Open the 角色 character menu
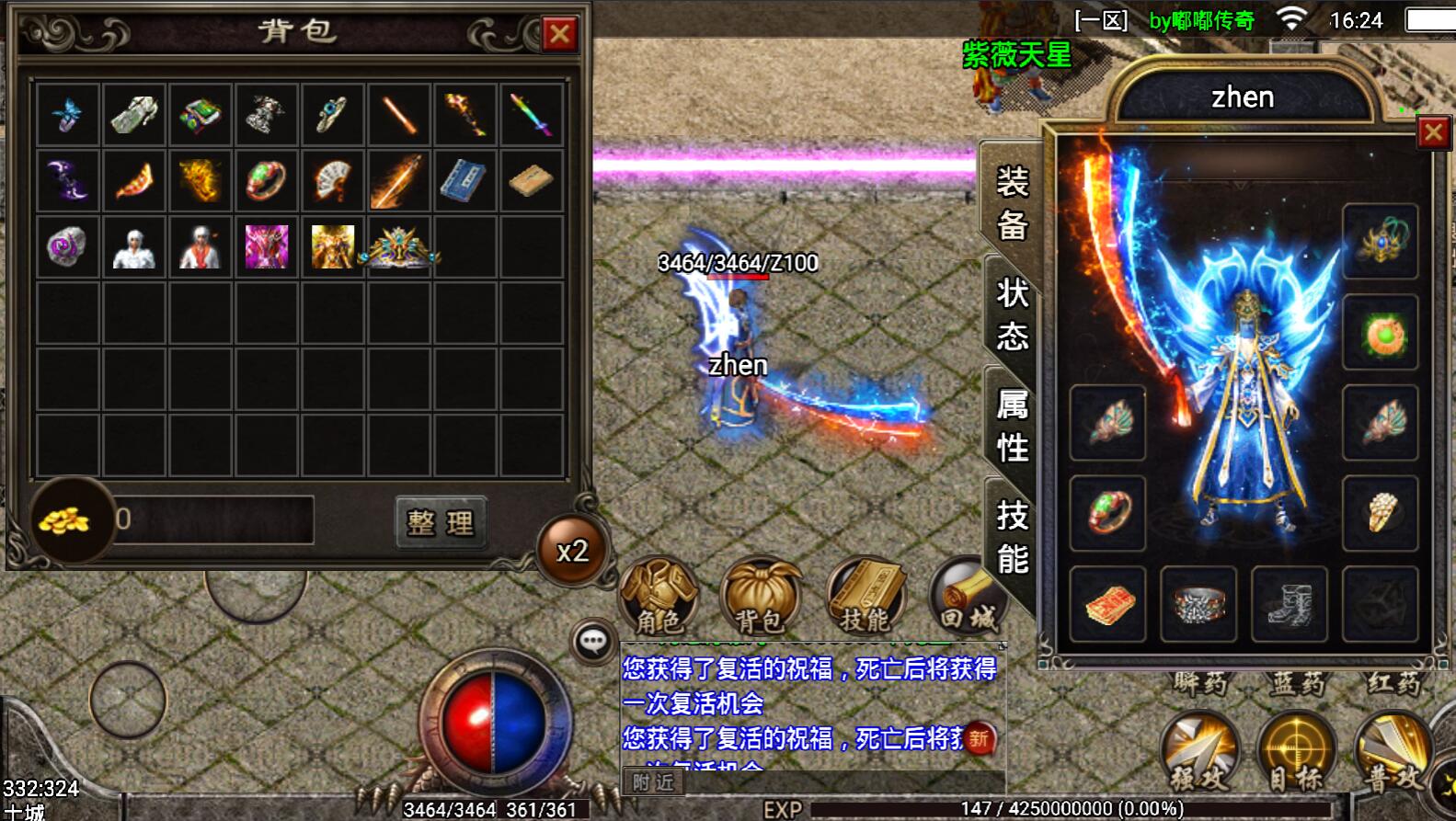Screen dimensions: 1456x821 (659, 596)
